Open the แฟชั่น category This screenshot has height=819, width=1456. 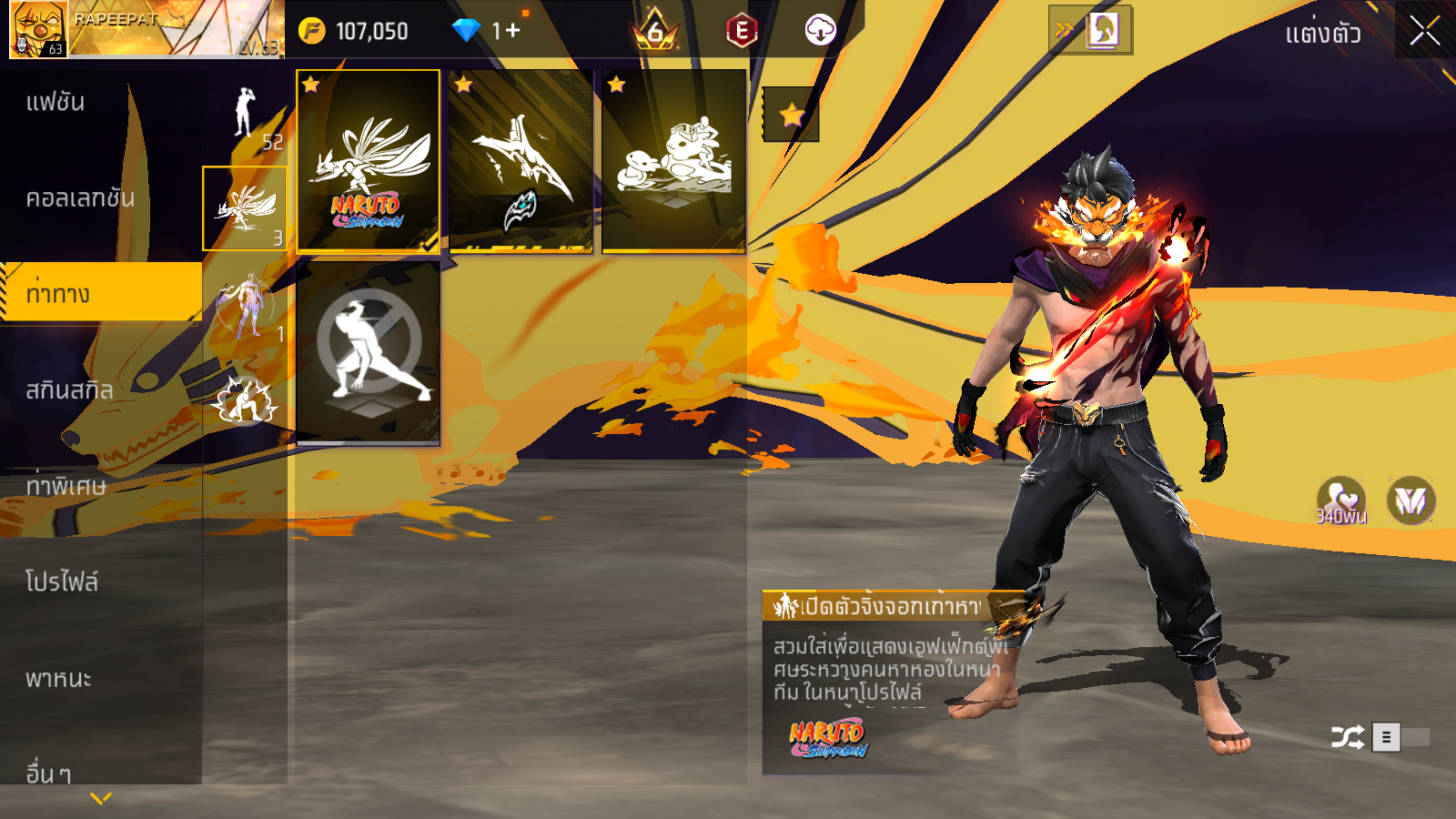(56, 102)
